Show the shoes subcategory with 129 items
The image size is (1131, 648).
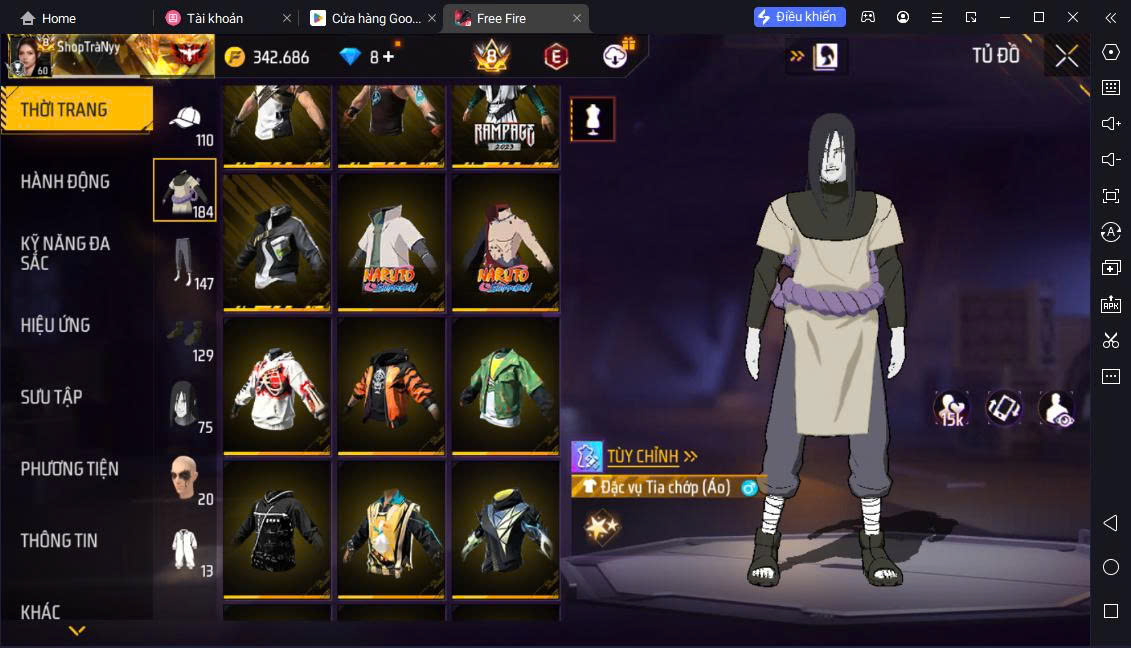(186, 338)
